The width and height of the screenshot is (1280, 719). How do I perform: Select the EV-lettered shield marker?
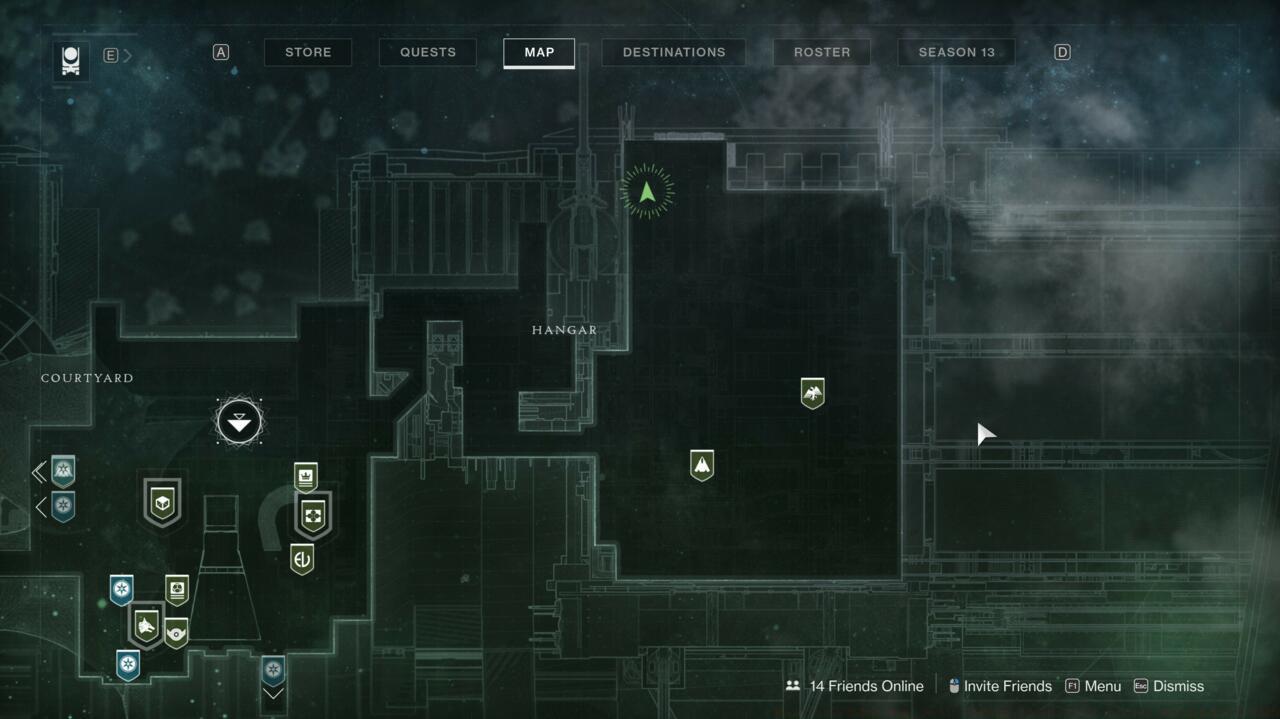point(302,558)
